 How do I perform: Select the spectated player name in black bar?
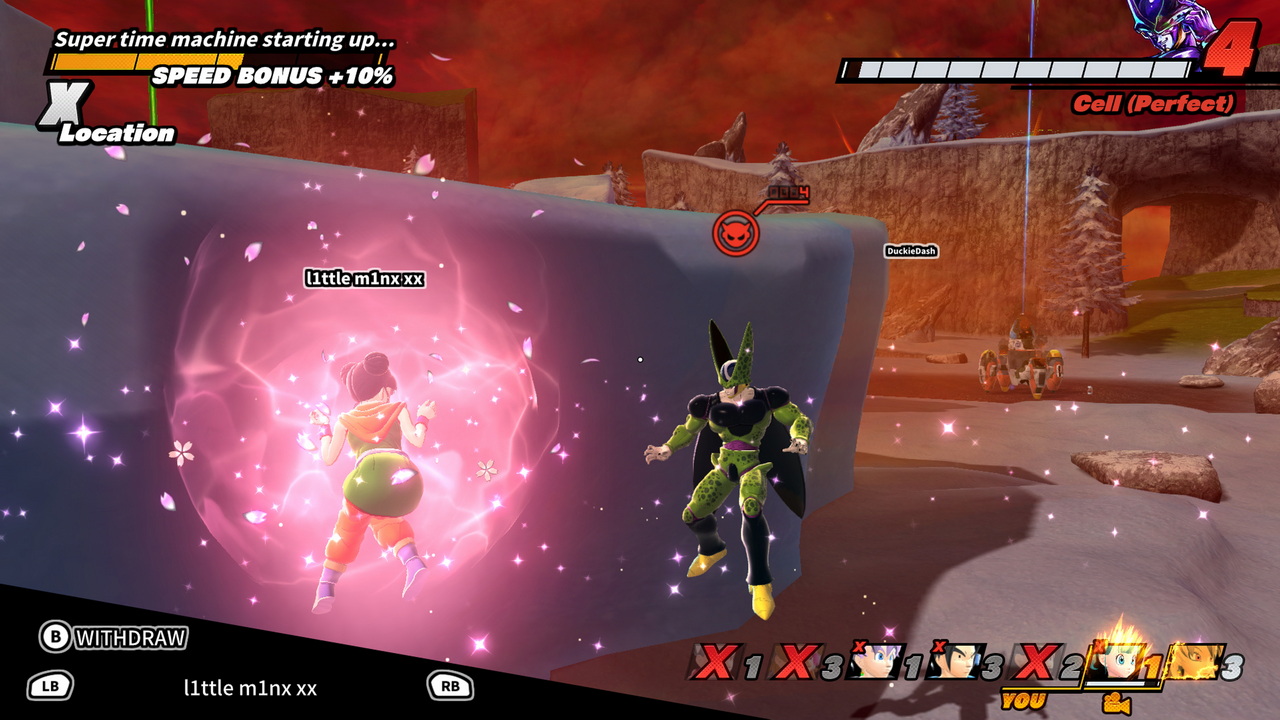click(250, 687)
